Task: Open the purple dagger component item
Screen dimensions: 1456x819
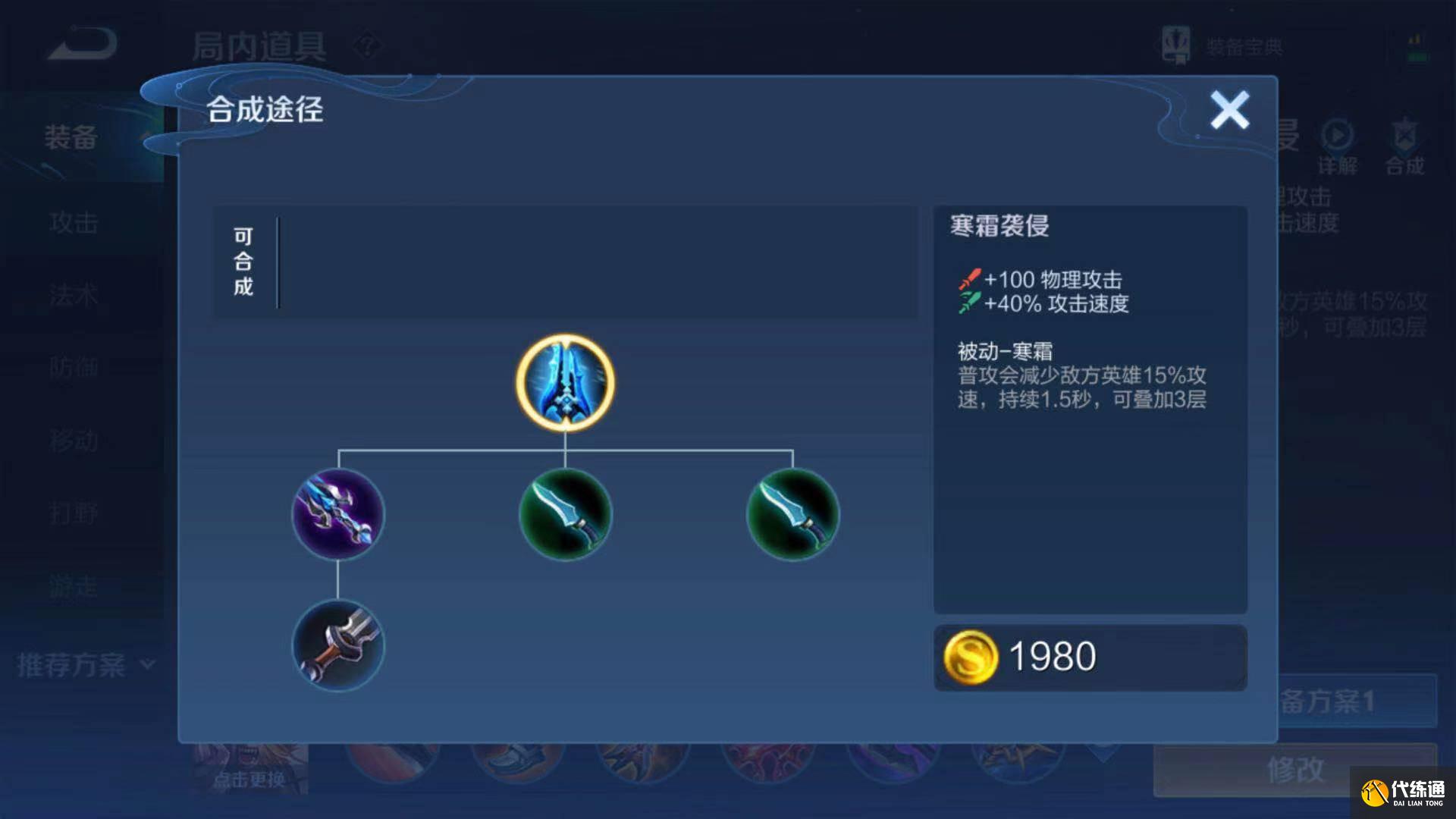Action: pyautogui.click(x=337, y=516)
